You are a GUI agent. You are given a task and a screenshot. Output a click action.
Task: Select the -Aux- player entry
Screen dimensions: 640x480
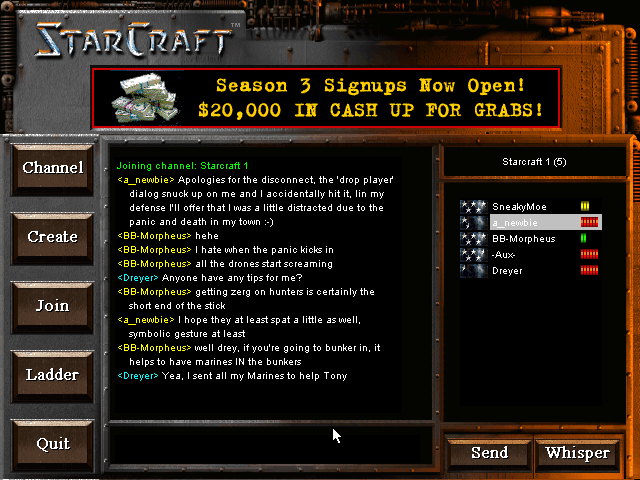pos(504,255)
